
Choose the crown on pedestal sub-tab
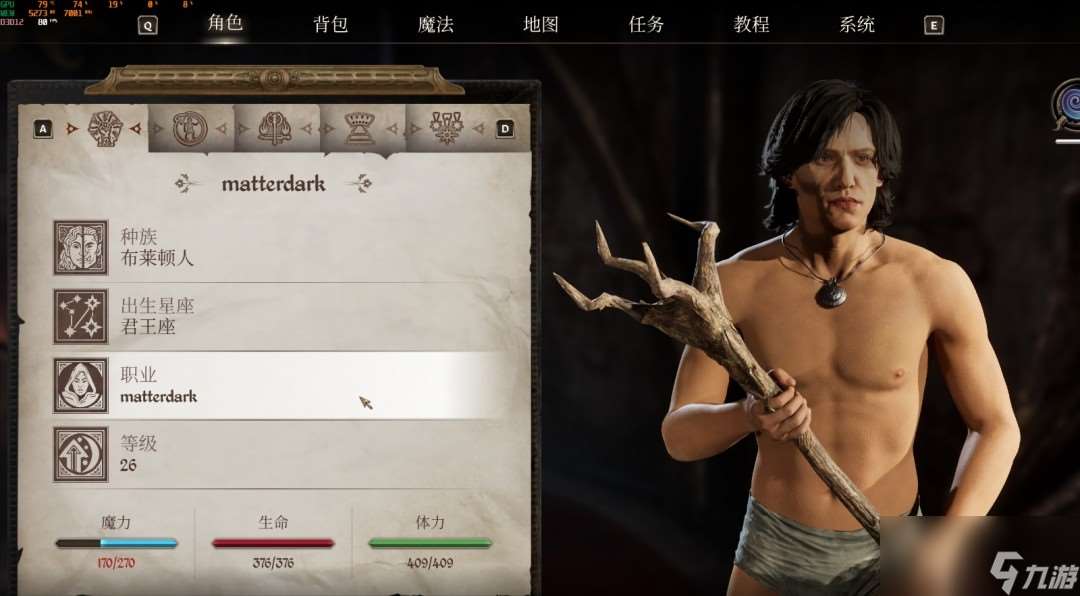(360, 128)
